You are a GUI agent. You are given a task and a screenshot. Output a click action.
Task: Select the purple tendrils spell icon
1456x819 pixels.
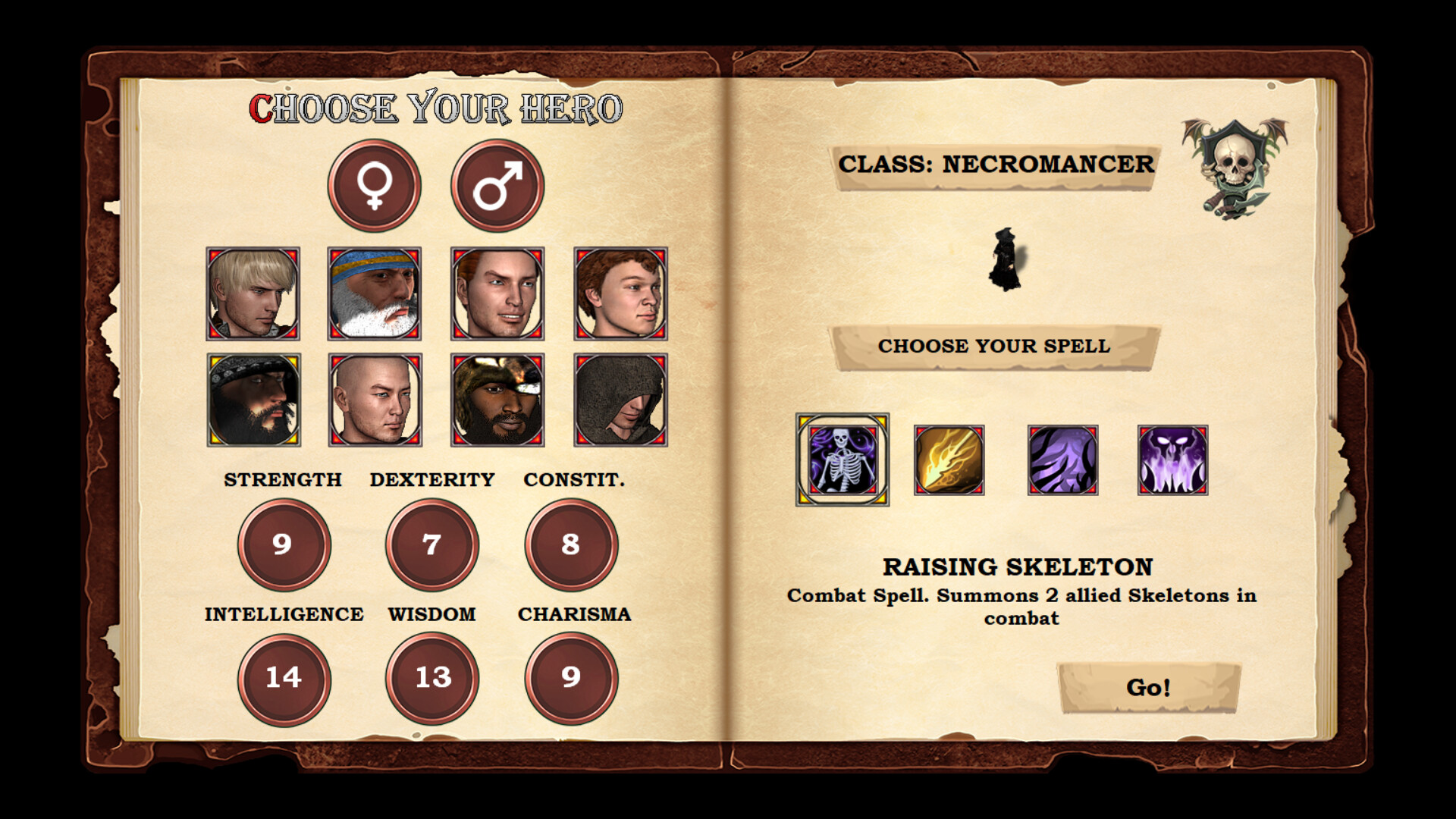click(1061, 458)
